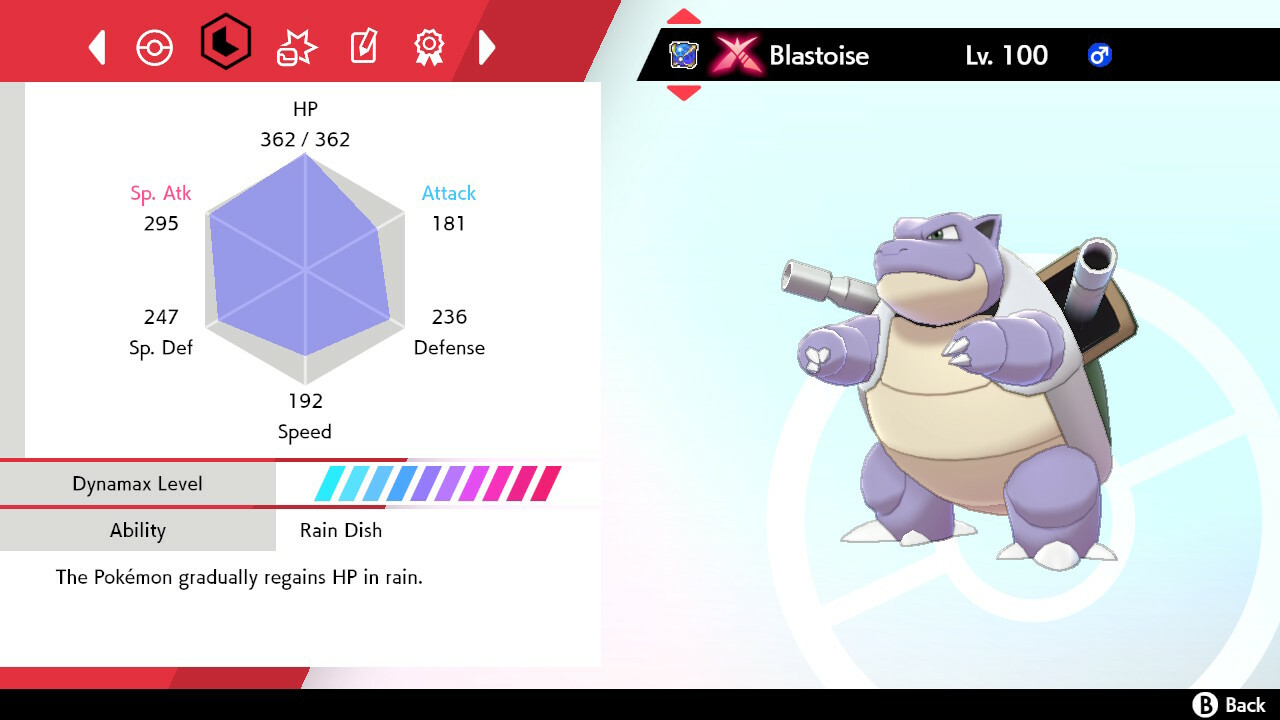Click Blastoise's held item icon
Screen dimensions: 1280x720
pos(685,56)
